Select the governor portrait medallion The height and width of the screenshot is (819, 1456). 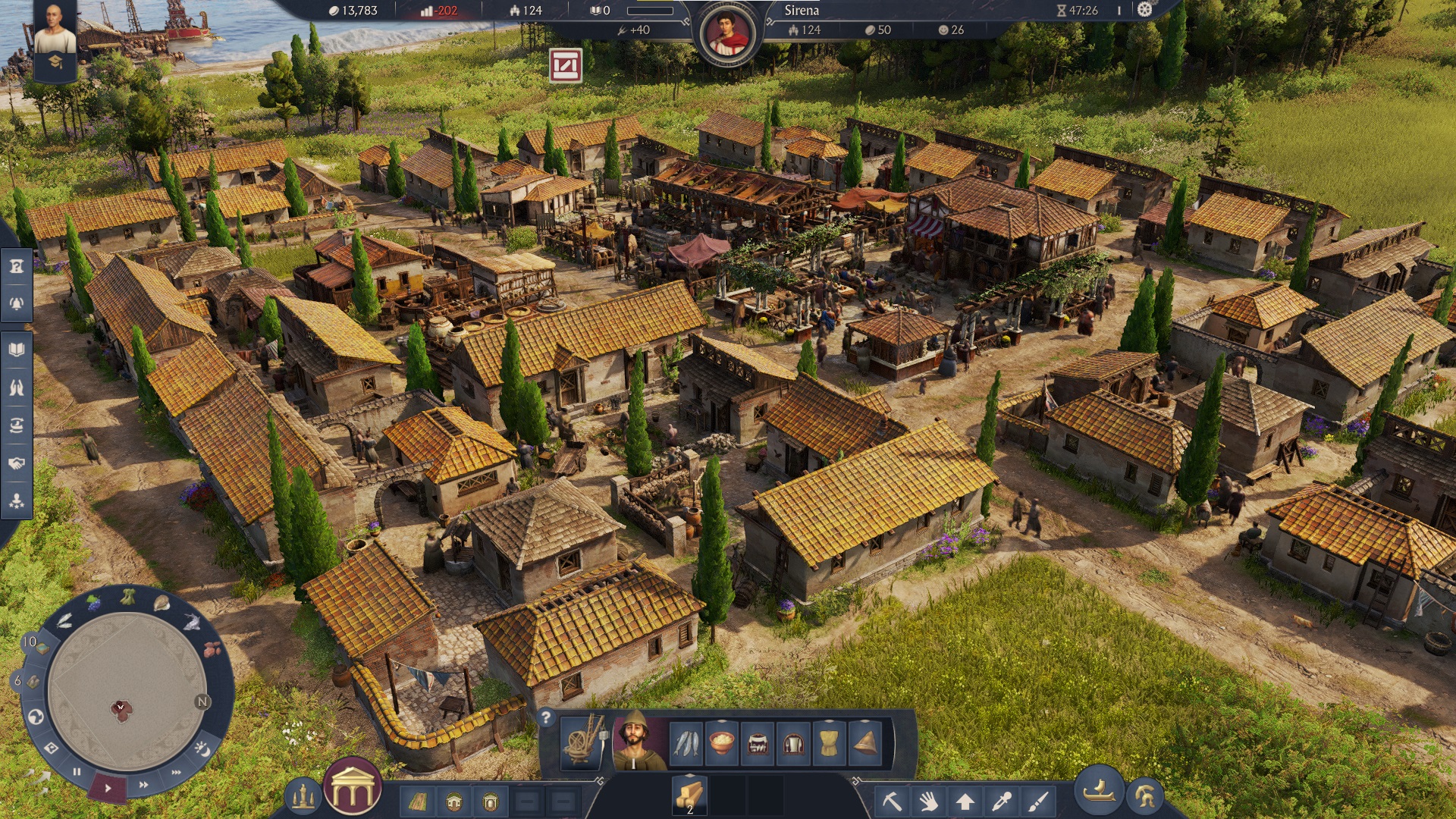(x=728, y=34)
